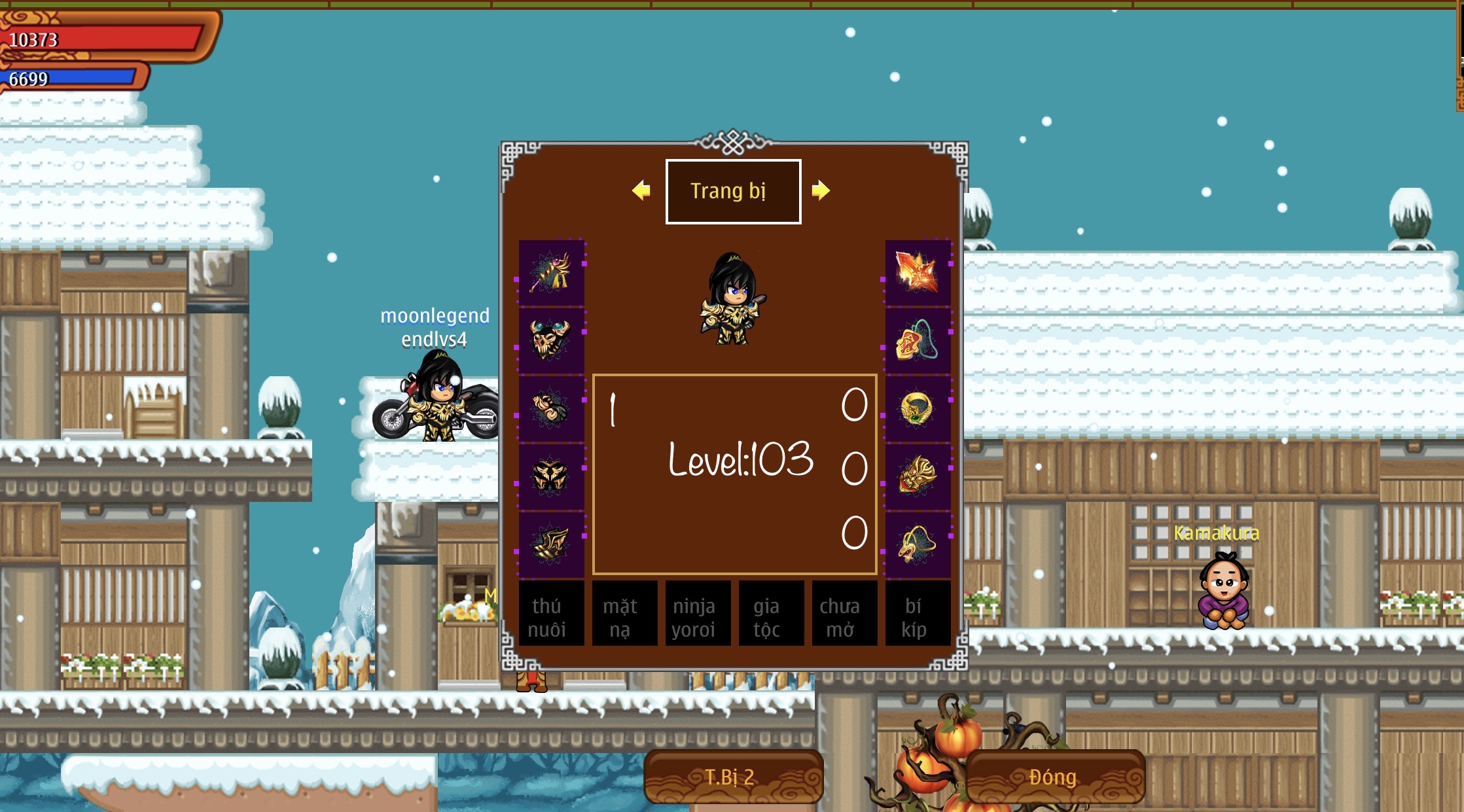The width and height of the screenshot is (1464, 812).
Task: Click the right yellow arrow beside Trang bị
Action: click(821, 190)
